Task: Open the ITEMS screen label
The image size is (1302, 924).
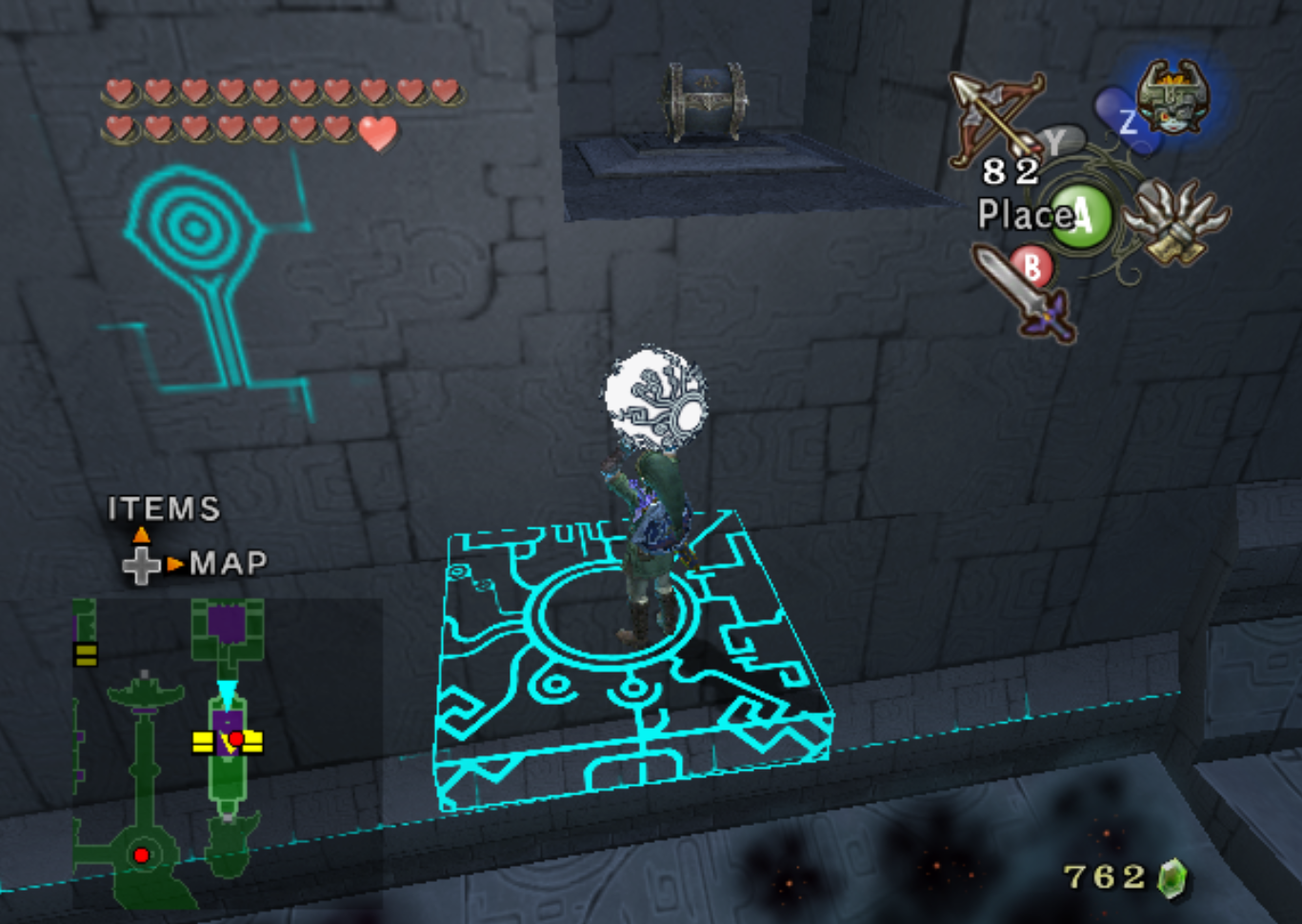Action: pos(164,510)
